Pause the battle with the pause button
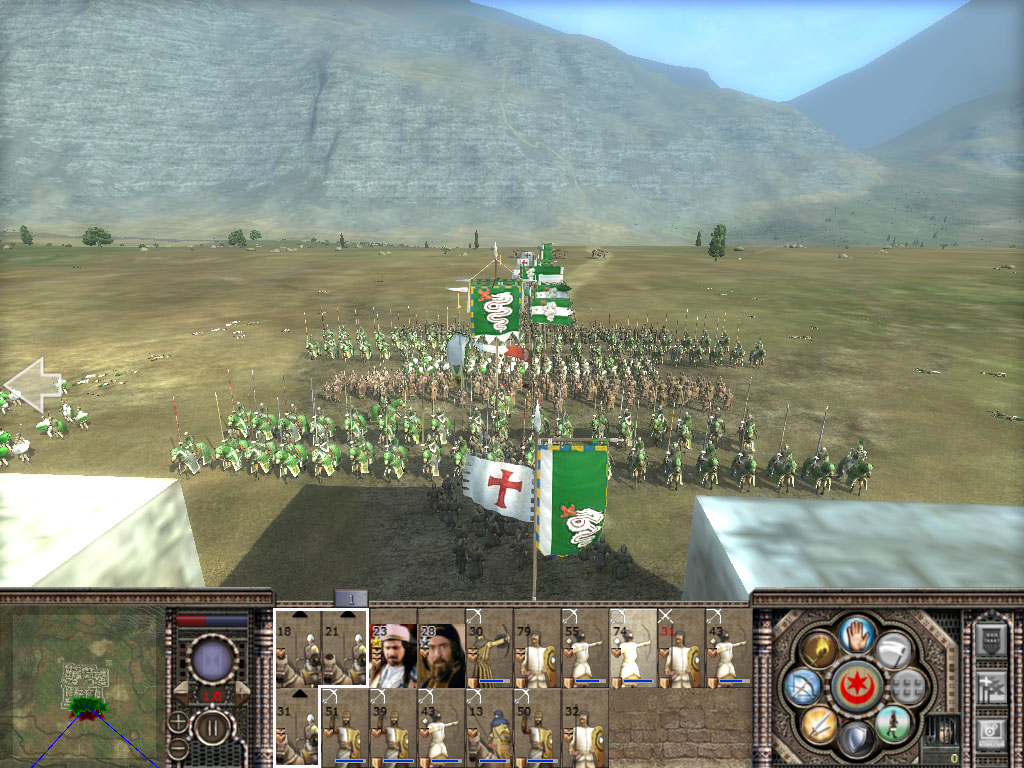The height and width of the screenshot is (768, 1024). coord(213,726)
